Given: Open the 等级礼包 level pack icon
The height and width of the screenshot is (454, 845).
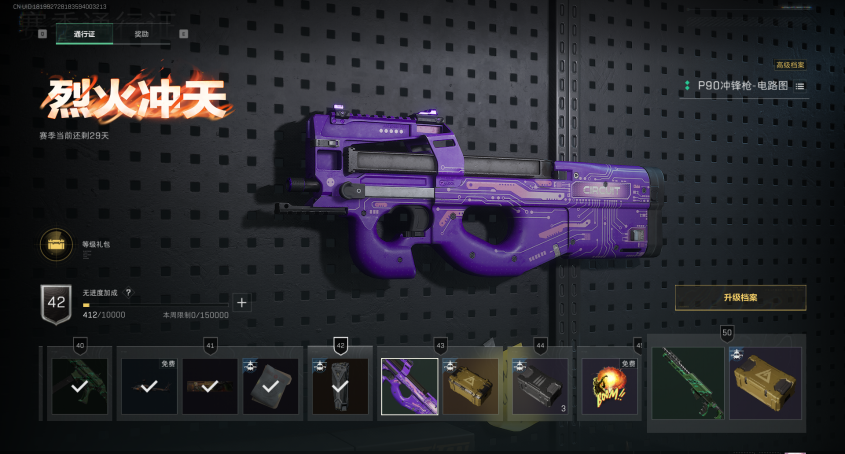Looking at the screenshot, I should coord(56,245).
